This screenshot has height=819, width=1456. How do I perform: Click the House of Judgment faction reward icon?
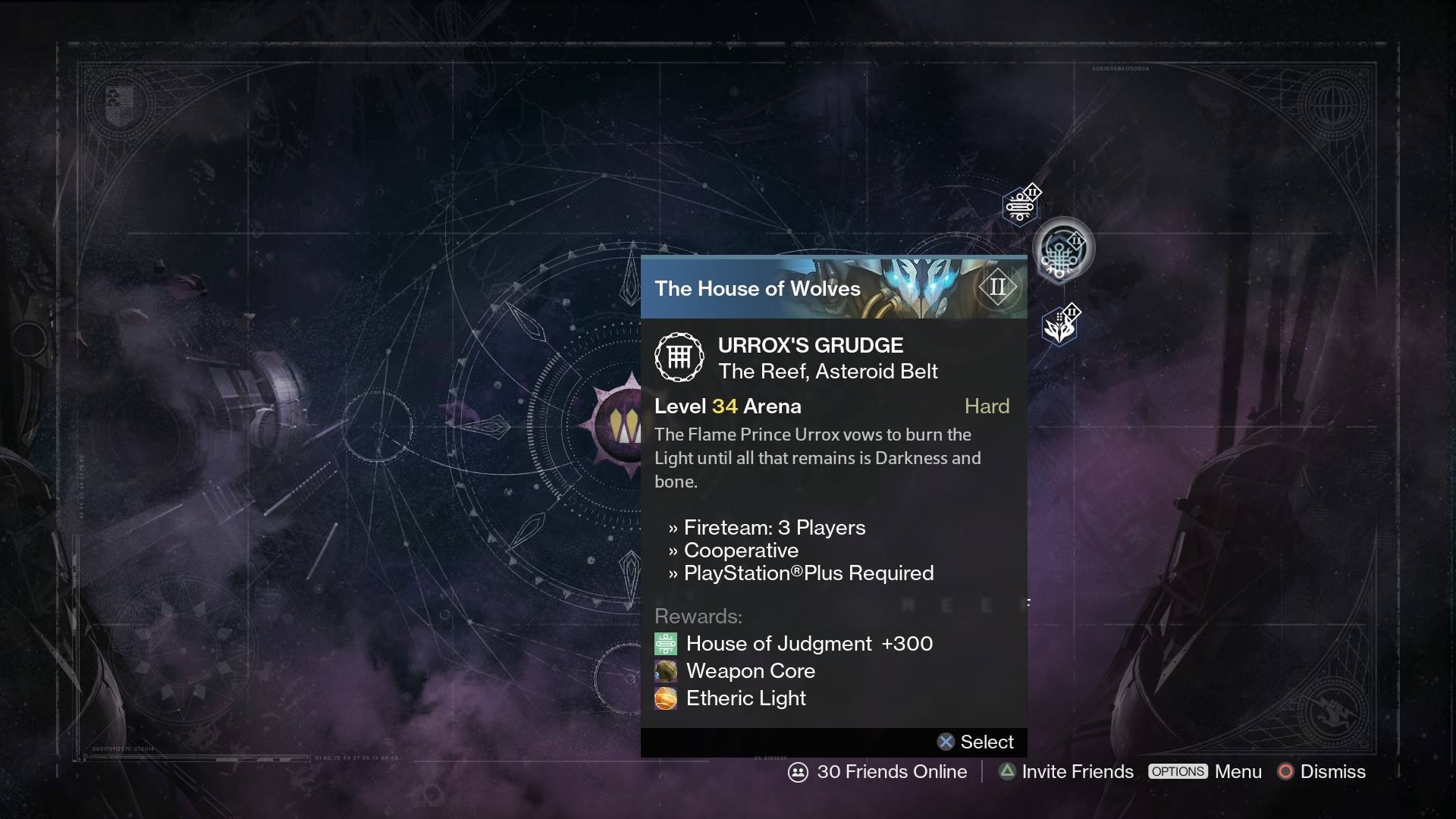coord(665,644)
